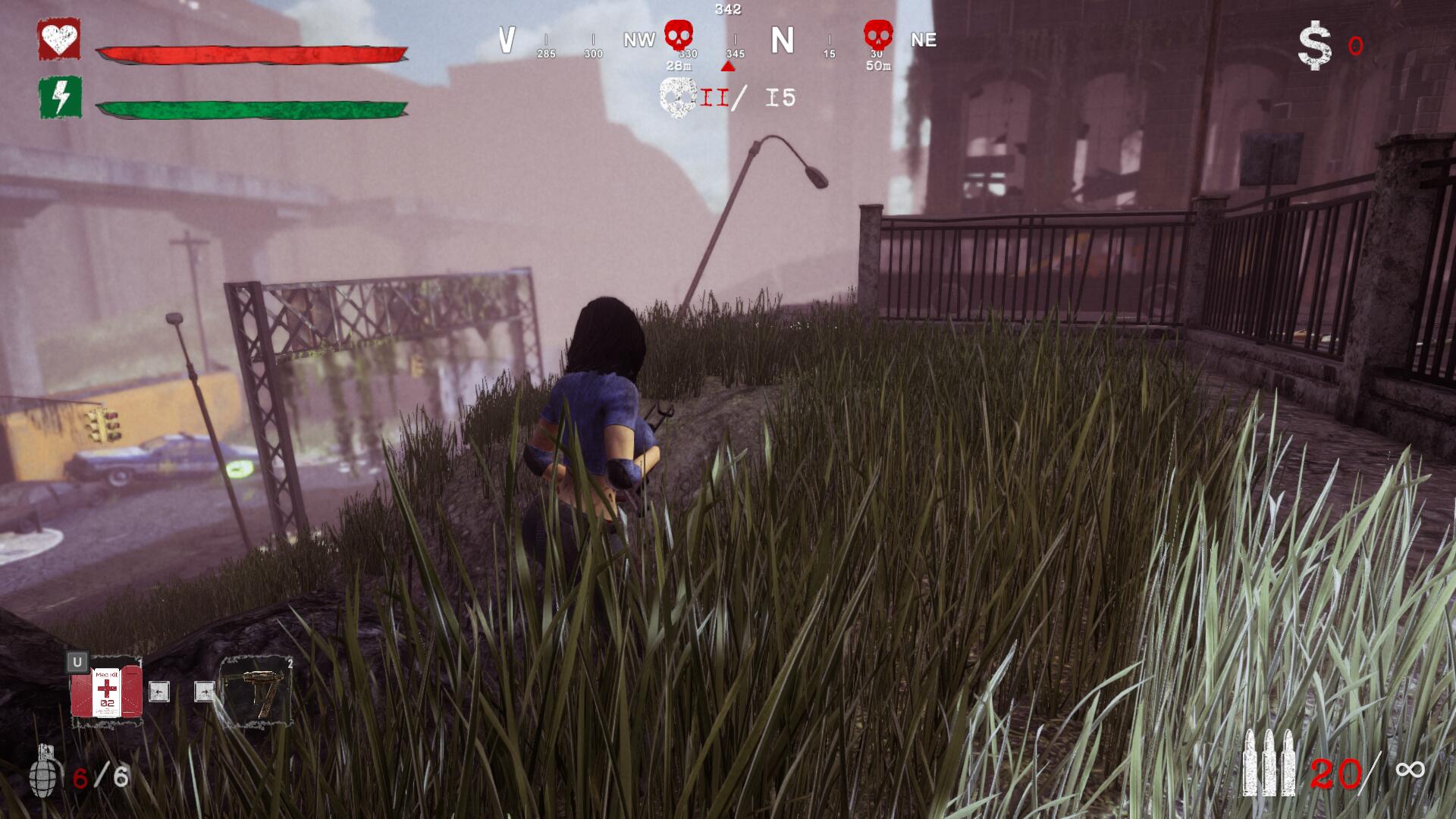Select the submachine gun weapon slot
This screenshot has height=819, width=1456.
pyautogui.click(x=256, y=692)
